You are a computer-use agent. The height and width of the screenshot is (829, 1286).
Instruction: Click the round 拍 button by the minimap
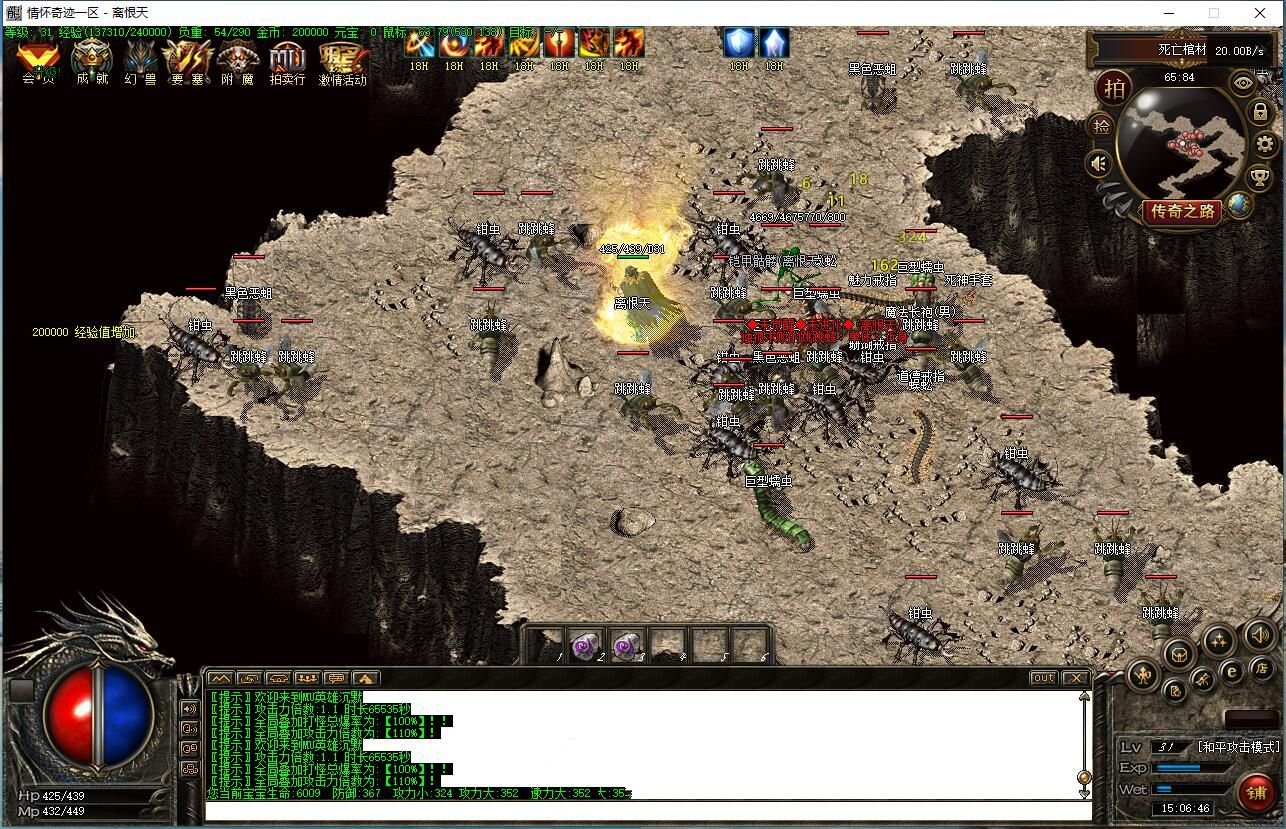point(1113,88)
